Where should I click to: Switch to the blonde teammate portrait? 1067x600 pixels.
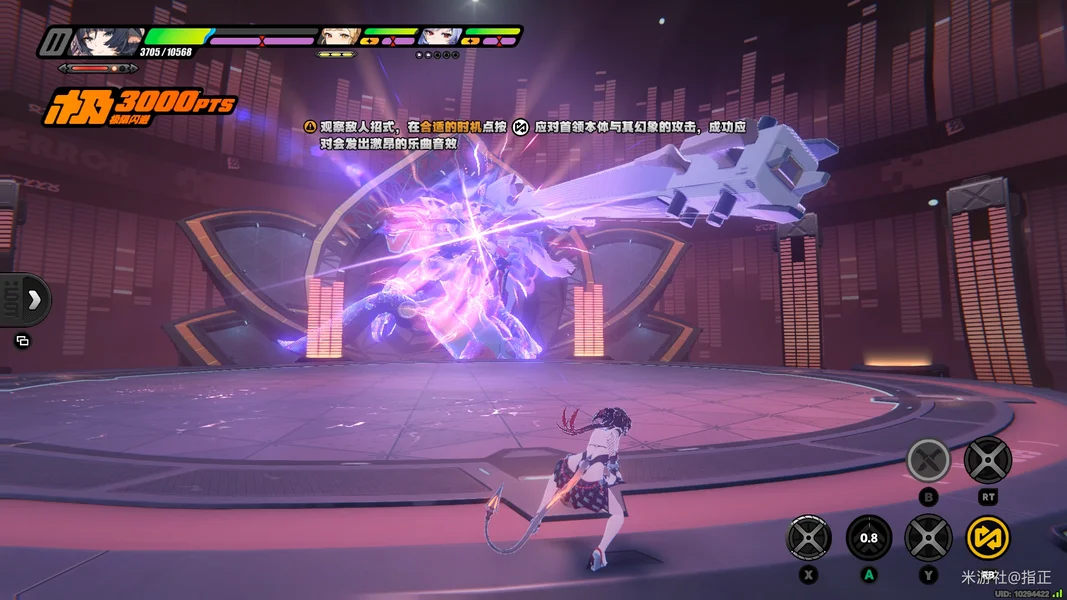pyautogui.click(x=338, y=37)
